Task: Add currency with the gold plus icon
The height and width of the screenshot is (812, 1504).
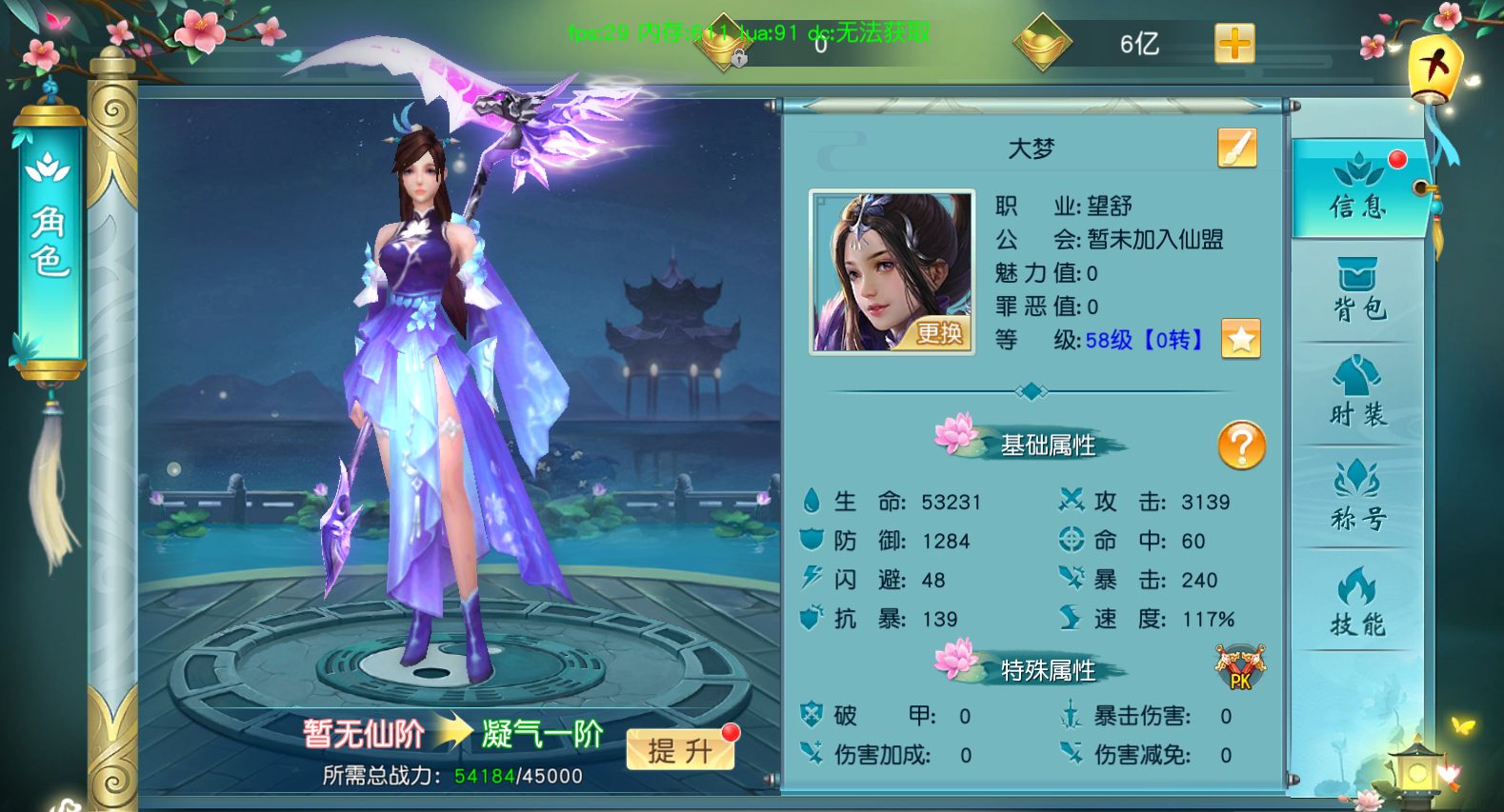Action: [x=1233, y=43]
